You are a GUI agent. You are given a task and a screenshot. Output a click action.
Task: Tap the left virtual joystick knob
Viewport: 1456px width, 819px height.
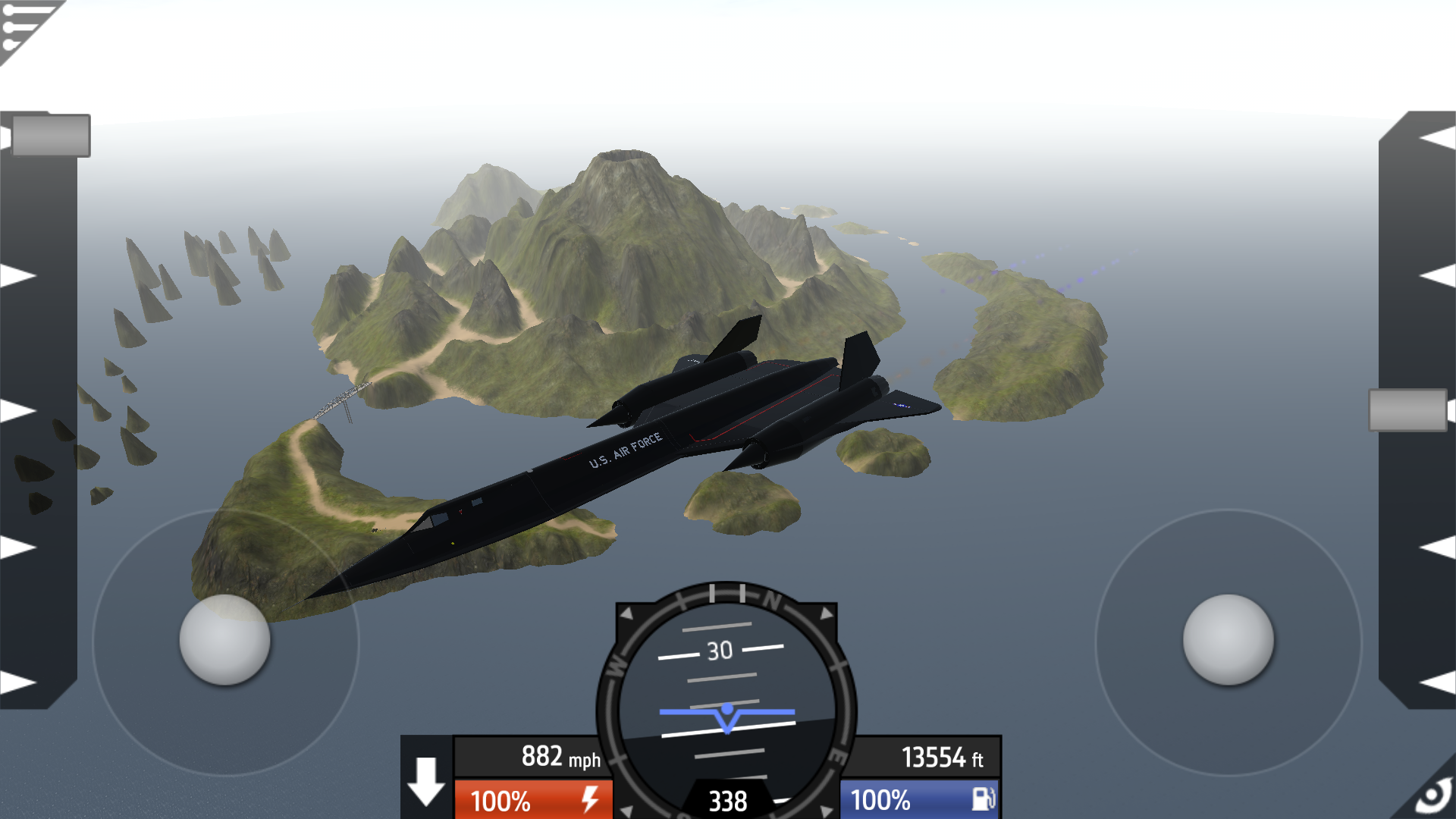pos(224,640)
